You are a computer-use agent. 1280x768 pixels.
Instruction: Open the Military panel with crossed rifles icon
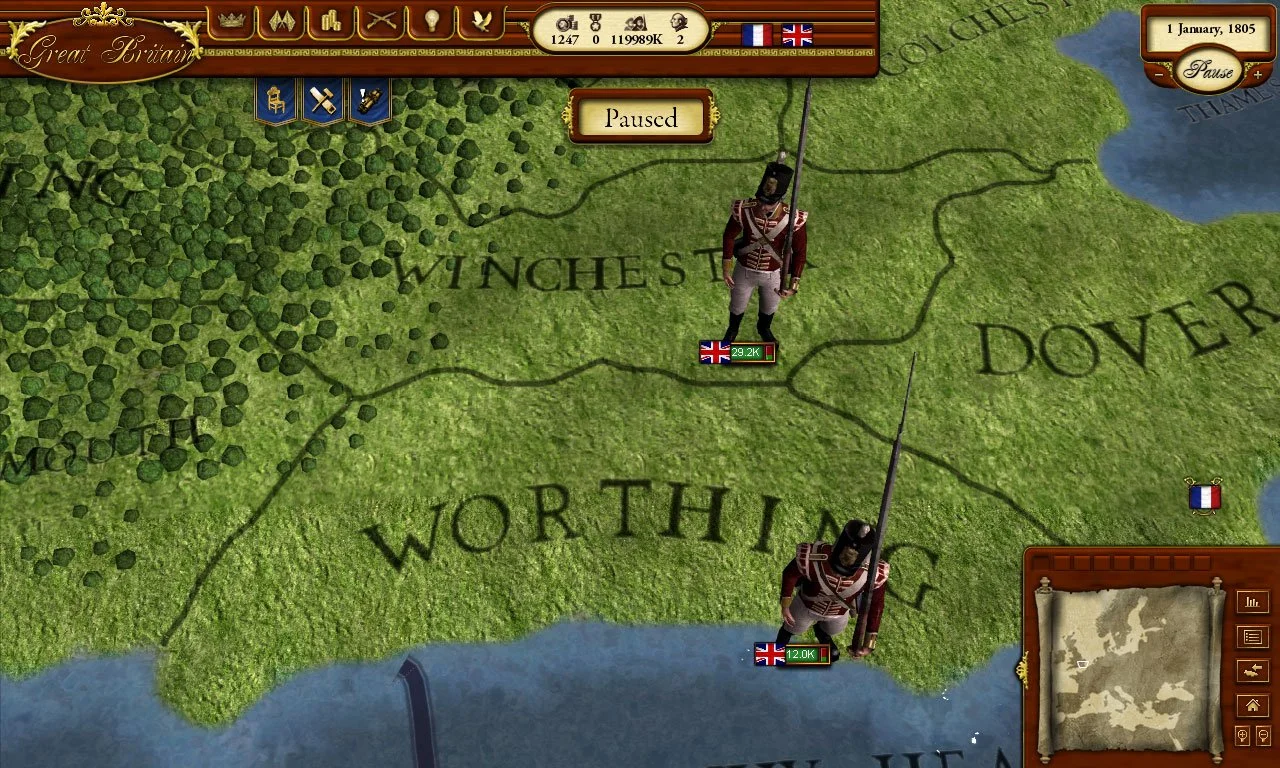pyautogui.click(x=381, y=22)
